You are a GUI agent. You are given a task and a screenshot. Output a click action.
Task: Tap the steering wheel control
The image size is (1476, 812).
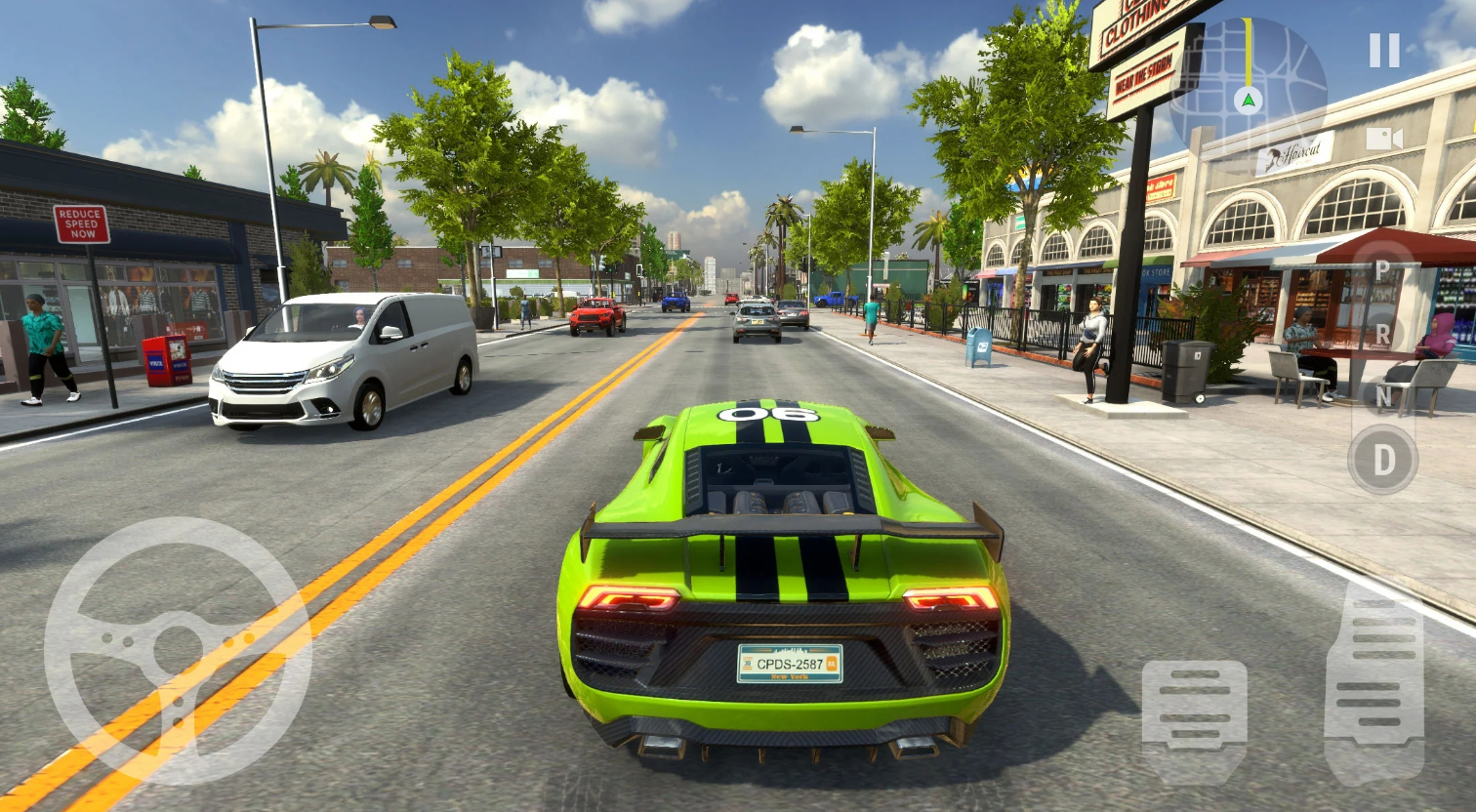(x=178, y=651)
